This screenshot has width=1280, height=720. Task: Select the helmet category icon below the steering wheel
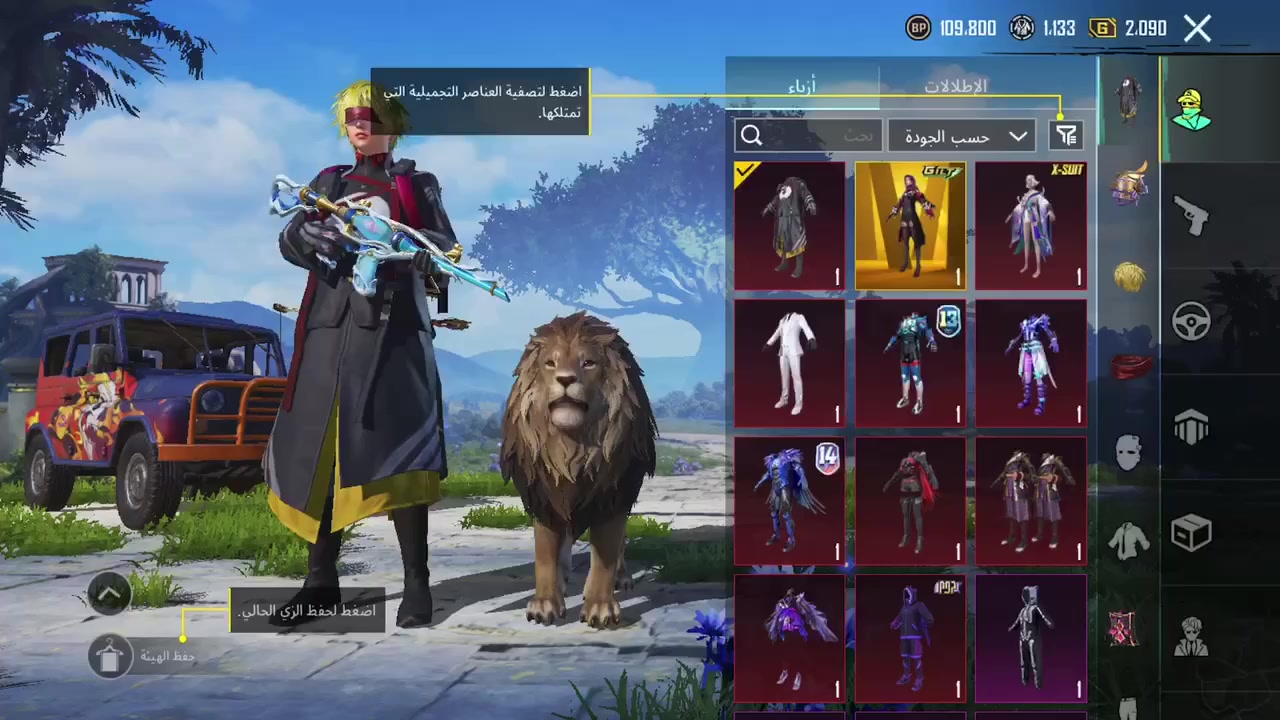[x=1191, y=428]
